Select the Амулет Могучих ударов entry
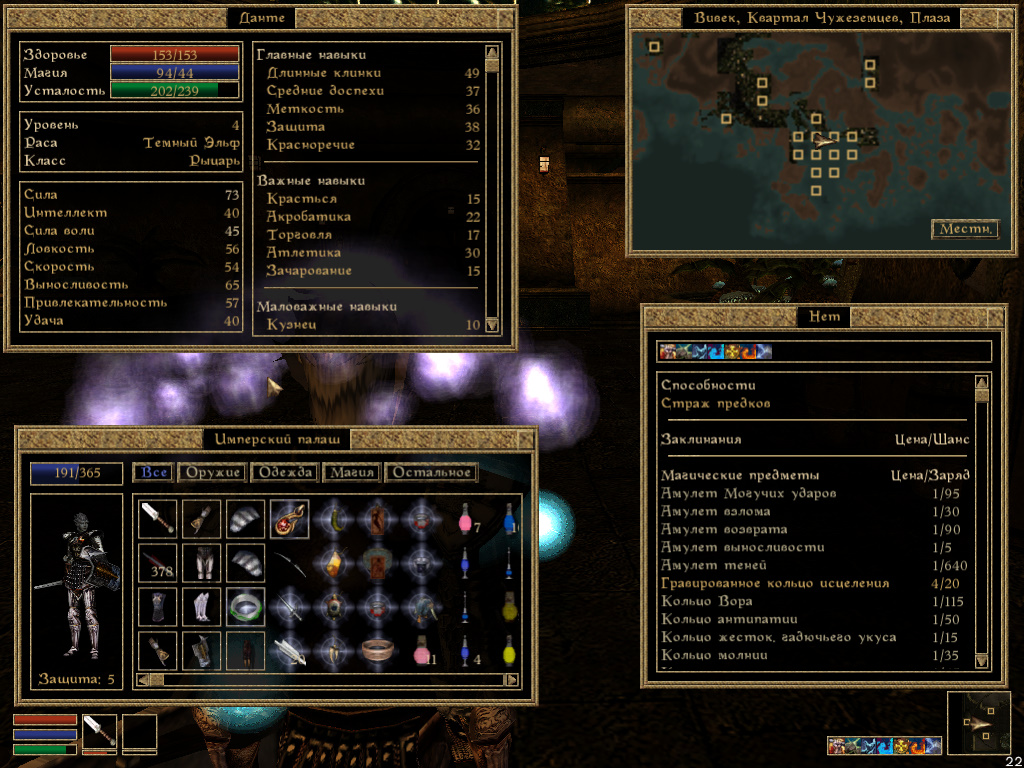The height and width of the screenshot is (768, 1024). point(749,494)
